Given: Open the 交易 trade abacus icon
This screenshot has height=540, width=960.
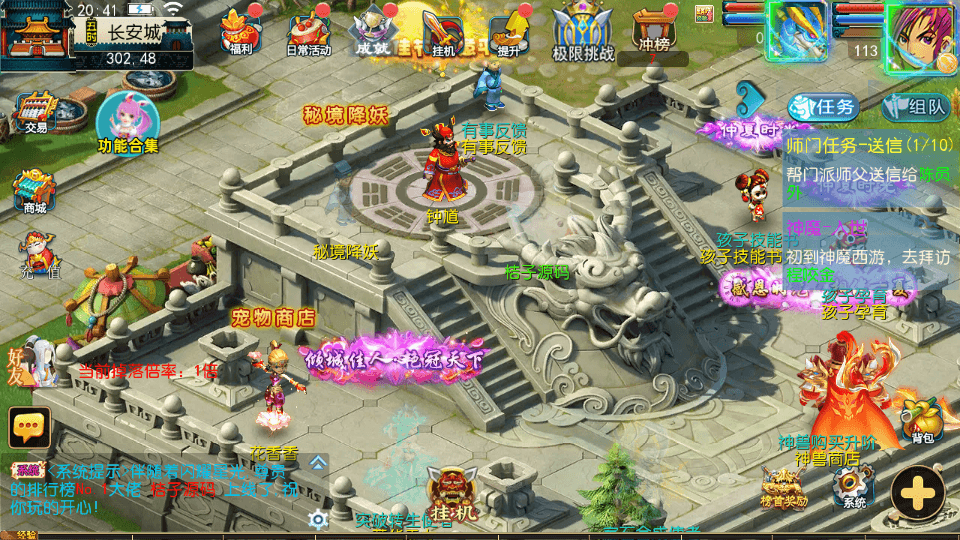Looking at the screenshot, I should point(37,110).
